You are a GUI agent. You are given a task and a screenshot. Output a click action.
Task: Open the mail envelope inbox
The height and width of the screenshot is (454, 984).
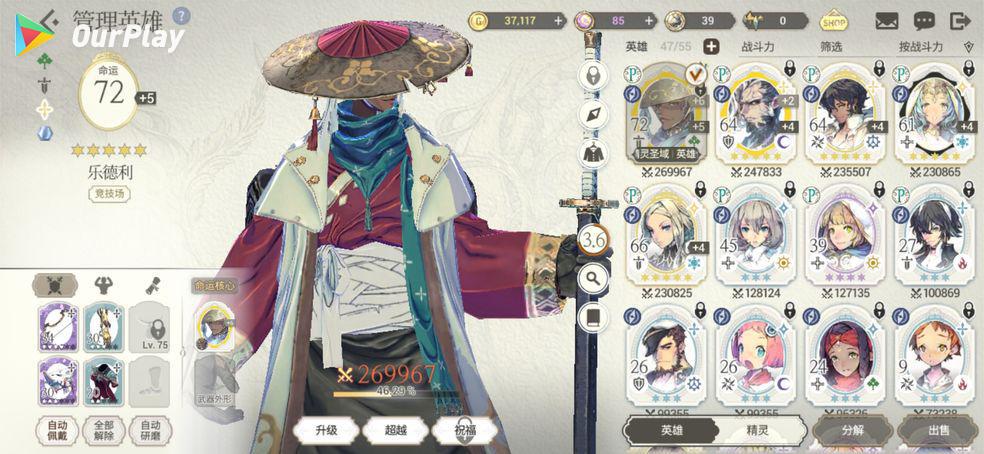pos(886,21)
